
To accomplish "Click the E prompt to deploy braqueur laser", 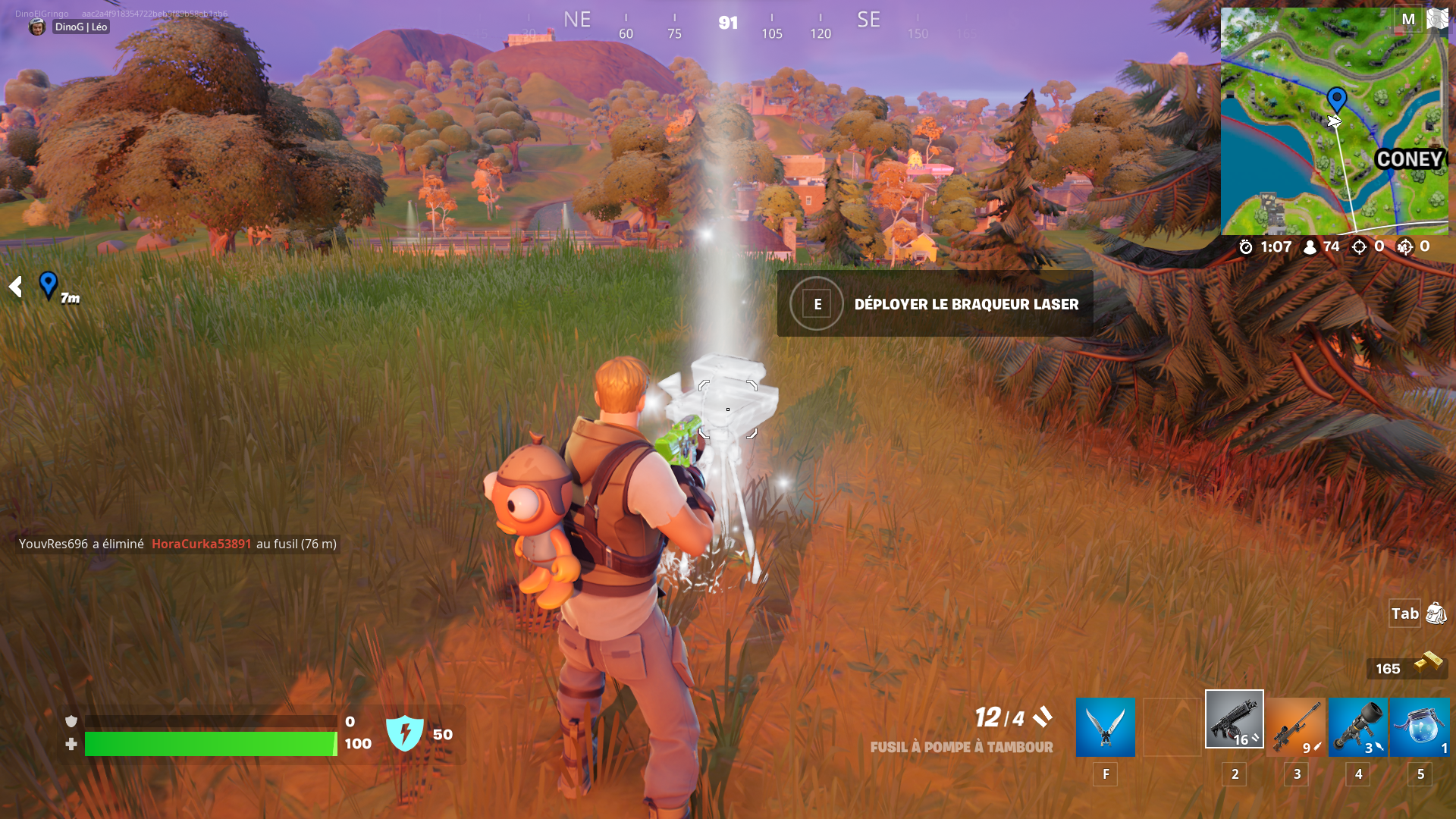I will [x=817, y=304].
